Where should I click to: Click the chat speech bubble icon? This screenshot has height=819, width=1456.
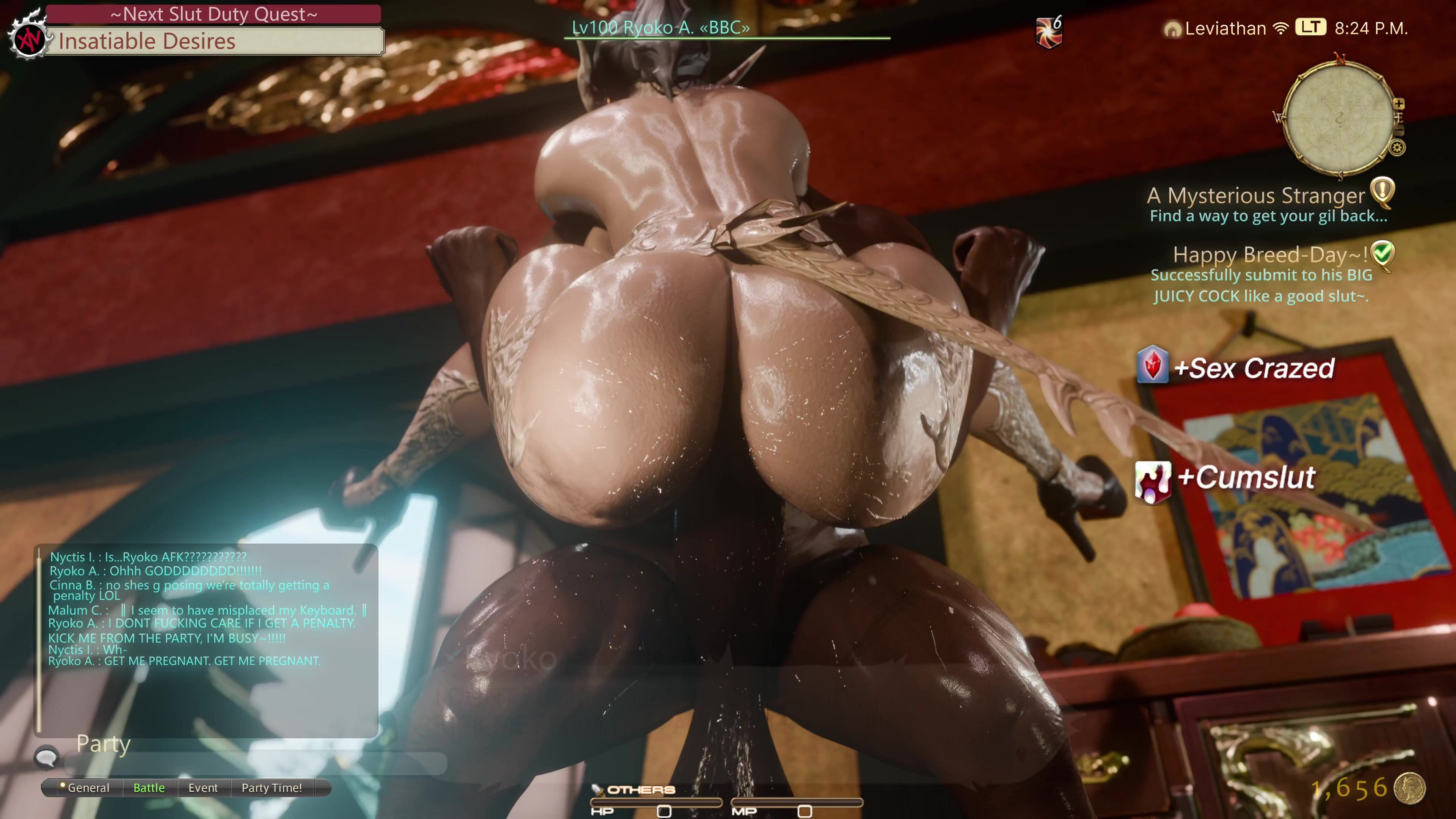(46, 757)
